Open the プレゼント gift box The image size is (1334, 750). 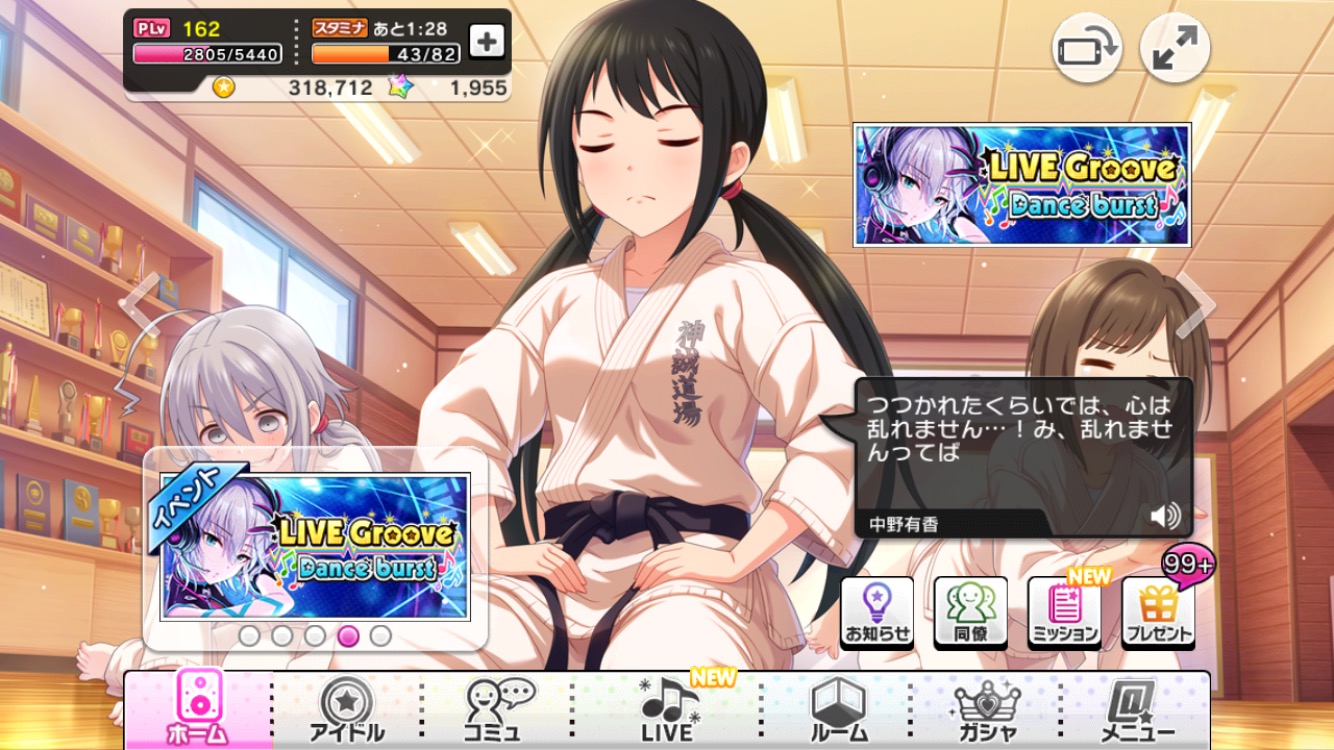coord(1158,612)
